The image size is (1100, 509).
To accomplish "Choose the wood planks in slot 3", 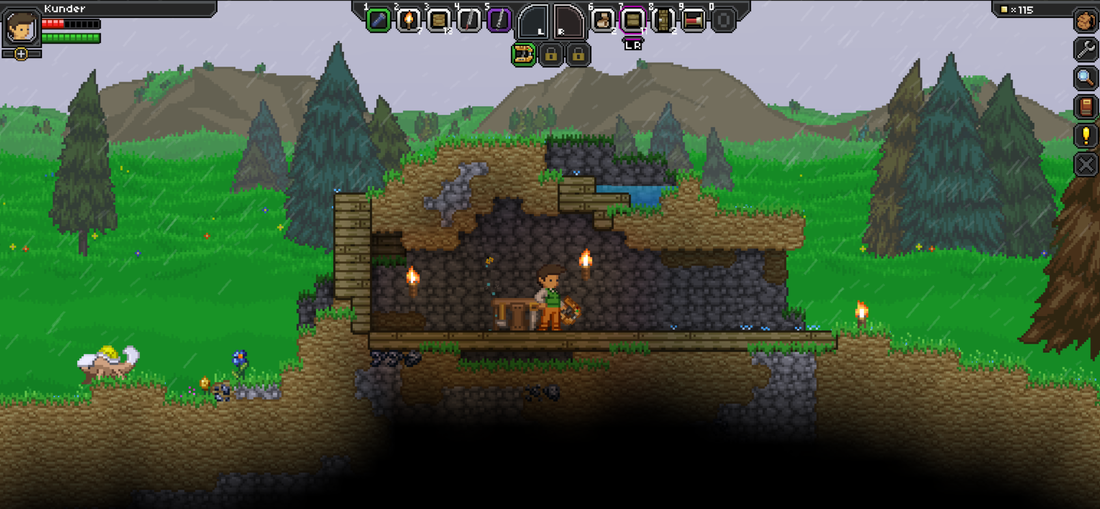I will 439,20.
